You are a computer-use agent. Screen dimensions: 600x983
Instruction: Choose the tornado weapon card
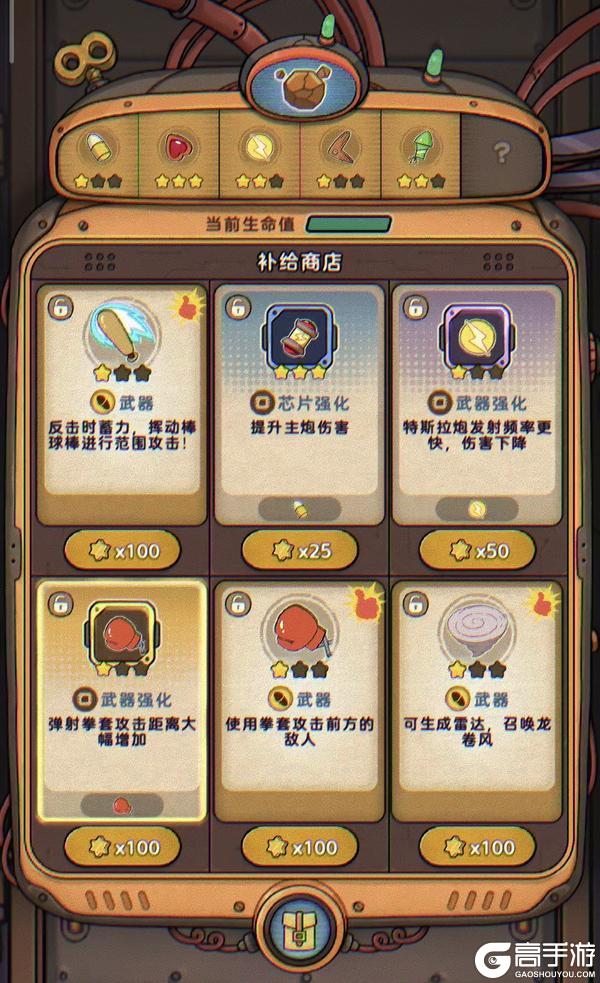pos(476,700)
